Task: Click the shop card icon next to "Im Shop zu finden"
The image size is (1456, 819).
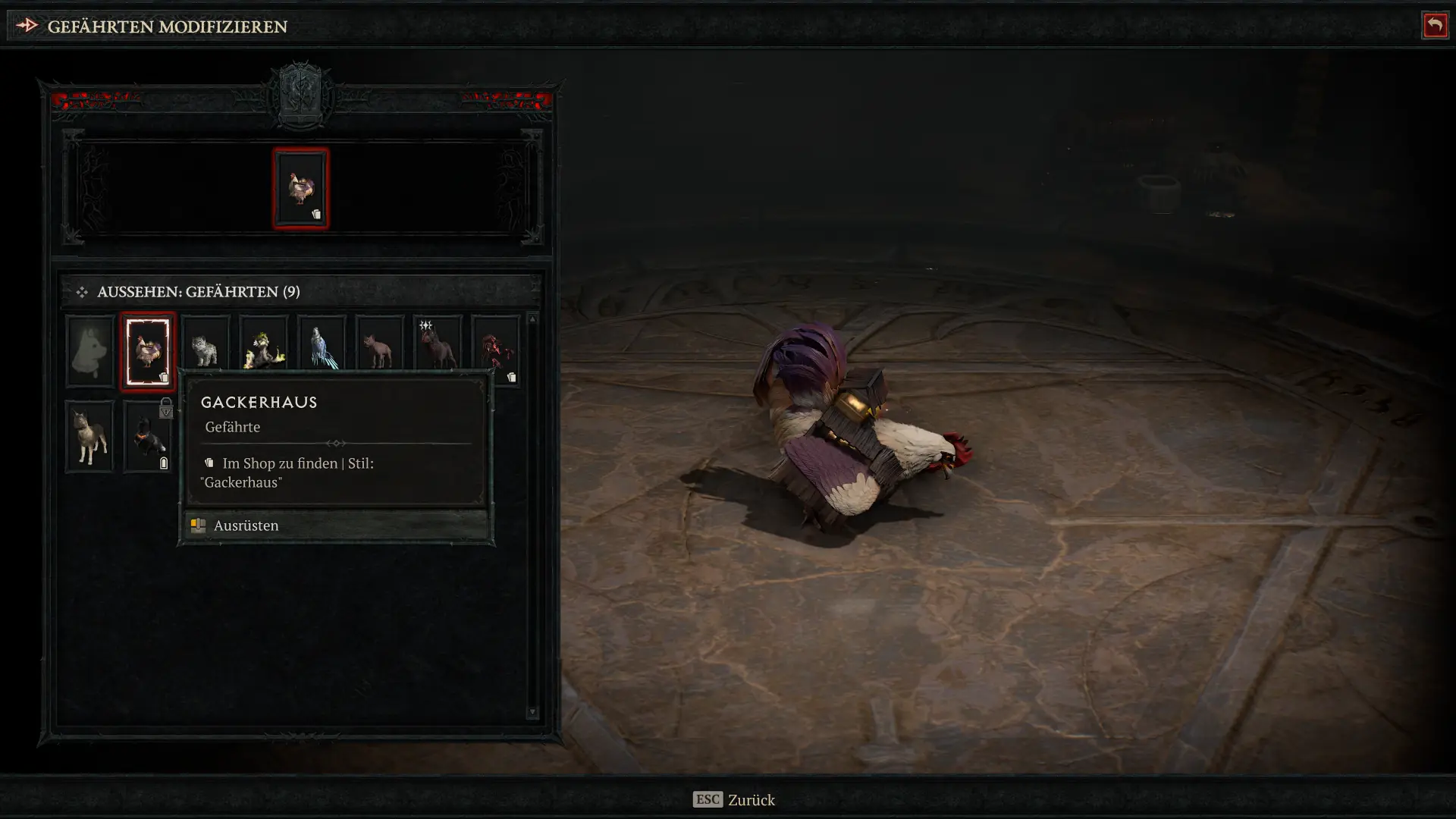Action: click(210, 463)
